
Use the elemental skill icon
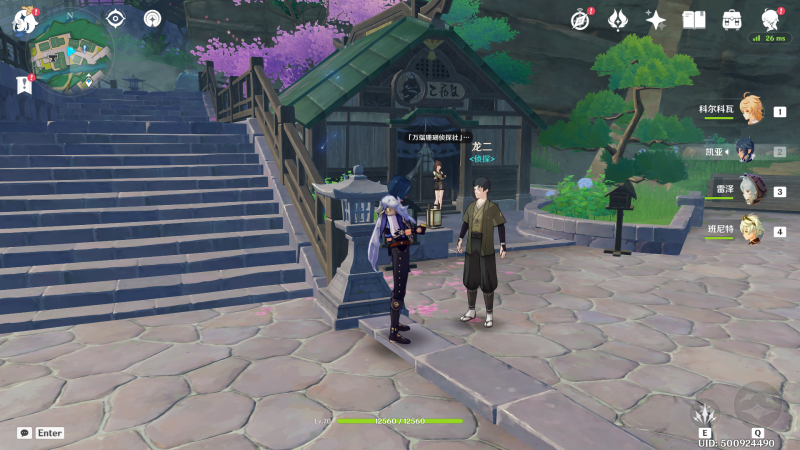[707, 413]
